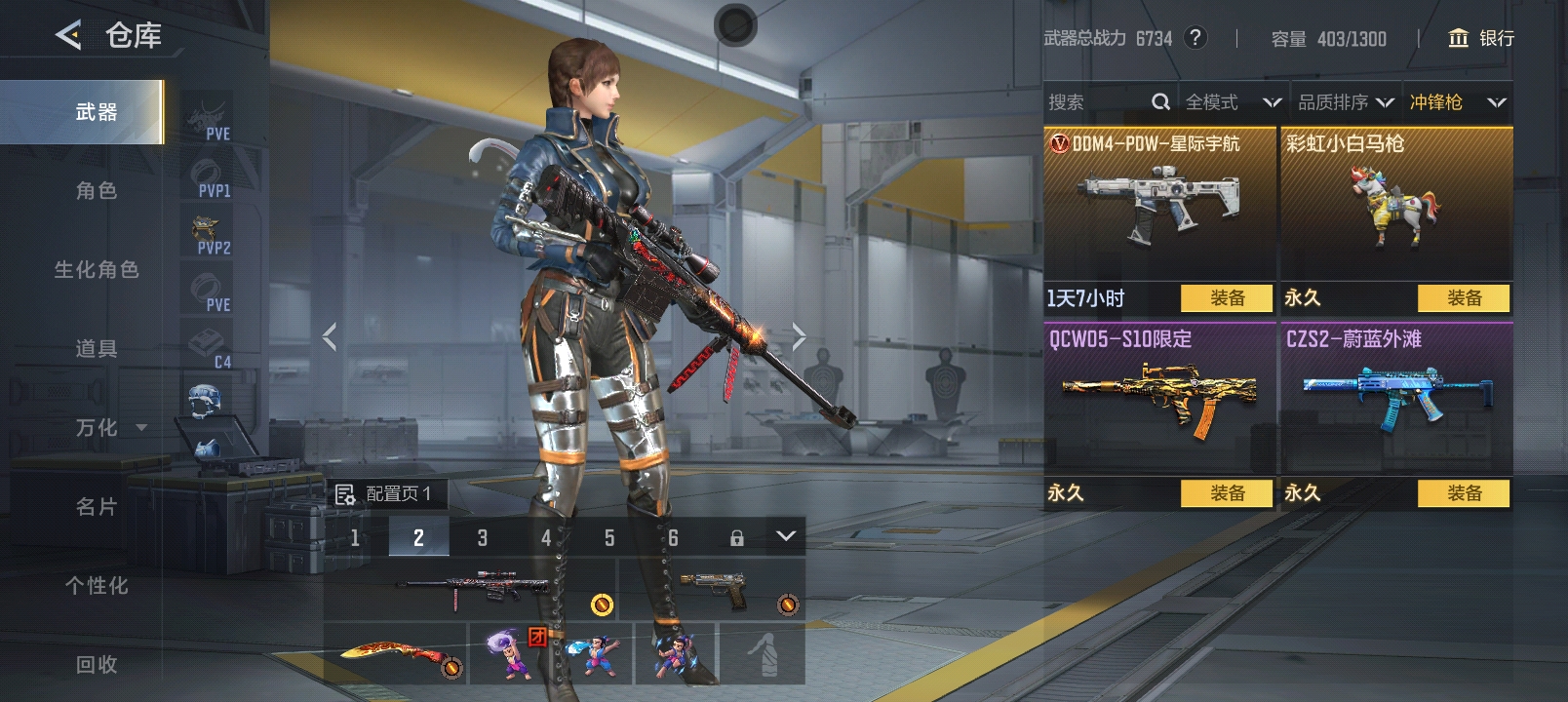Go back from the 仓库 screen
Screen dimensions: 1568x702
68,36
